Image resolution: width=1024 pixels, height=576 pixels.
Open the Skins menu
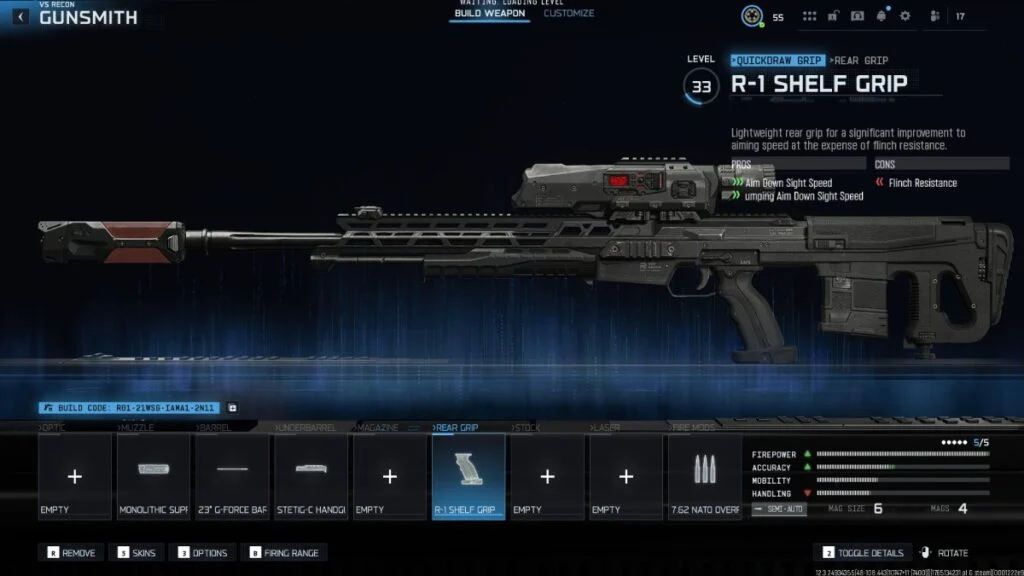137,553
